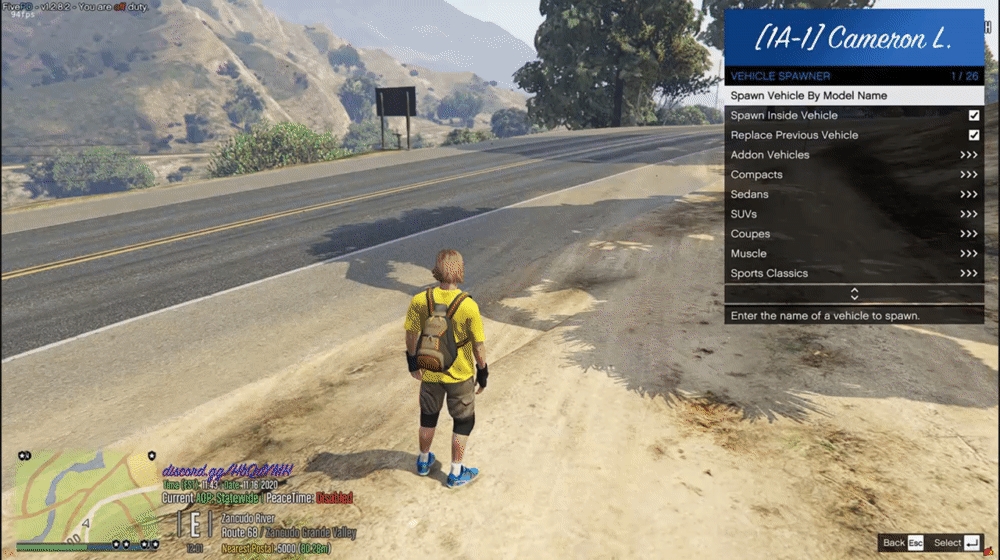Open Sports Classics vehicles

pyautogui.click(x=853, y=273)
